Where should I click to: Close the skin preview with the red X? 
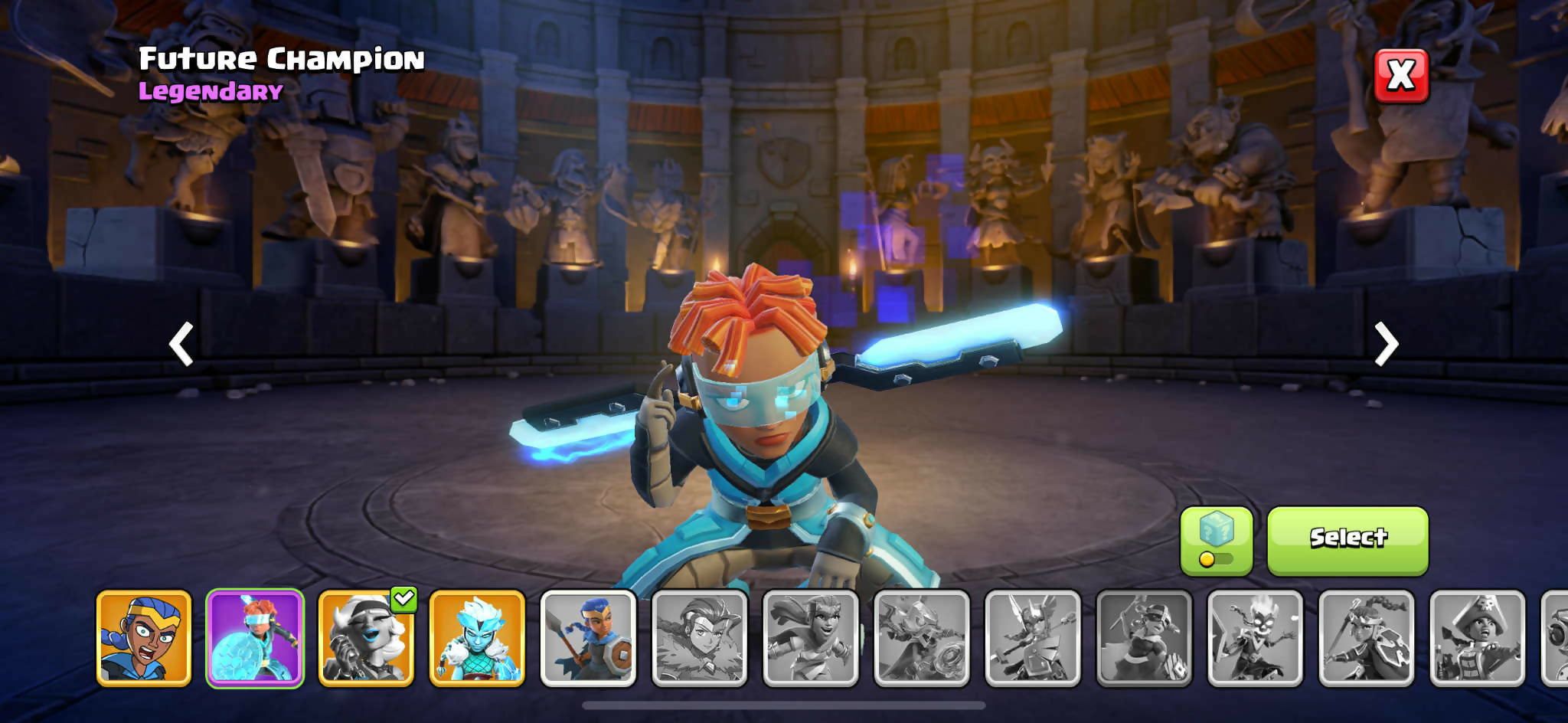[x=1401, y=76]
